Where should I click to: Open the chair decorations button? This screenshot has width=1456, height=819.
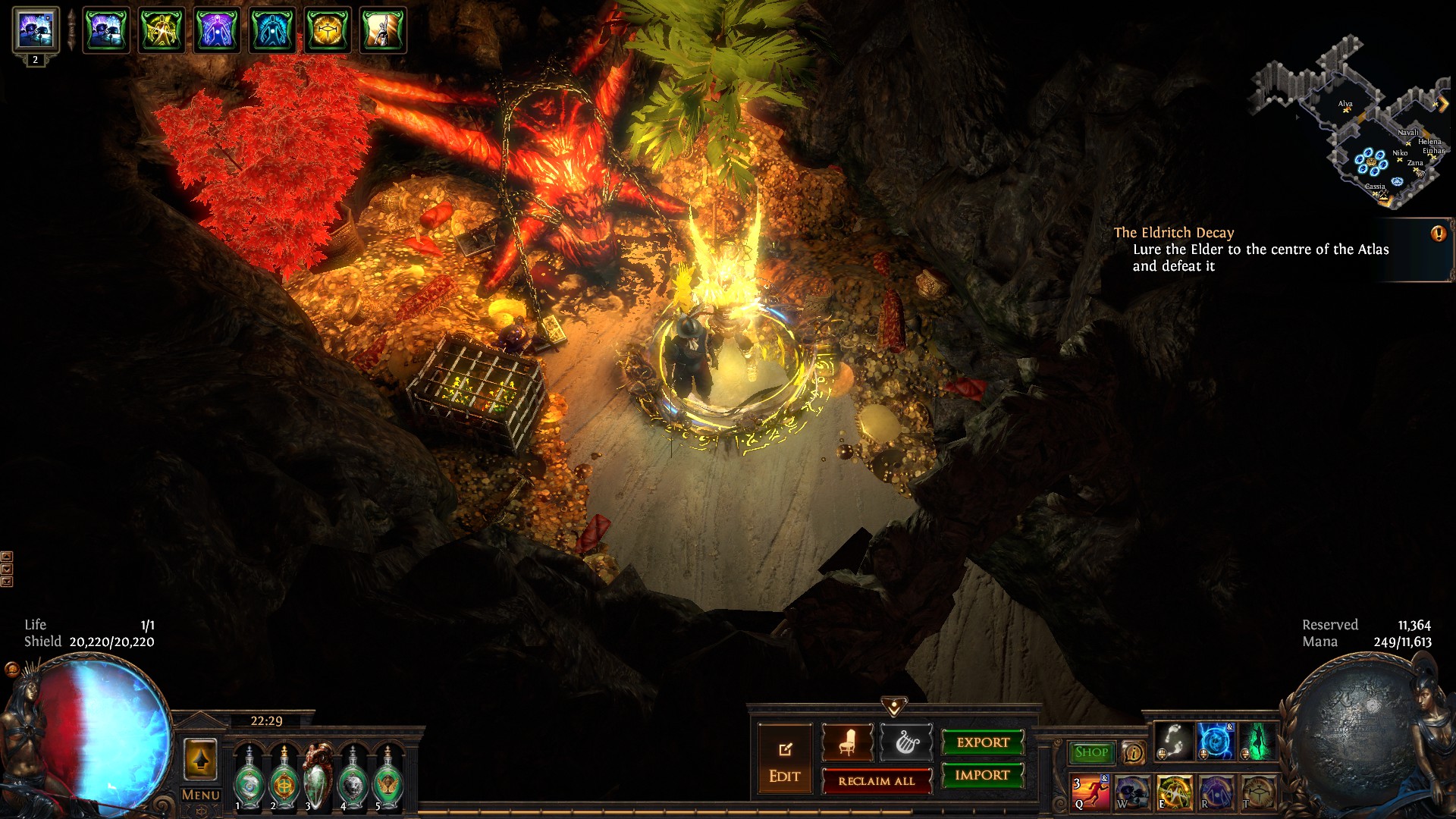coord(847,742)
